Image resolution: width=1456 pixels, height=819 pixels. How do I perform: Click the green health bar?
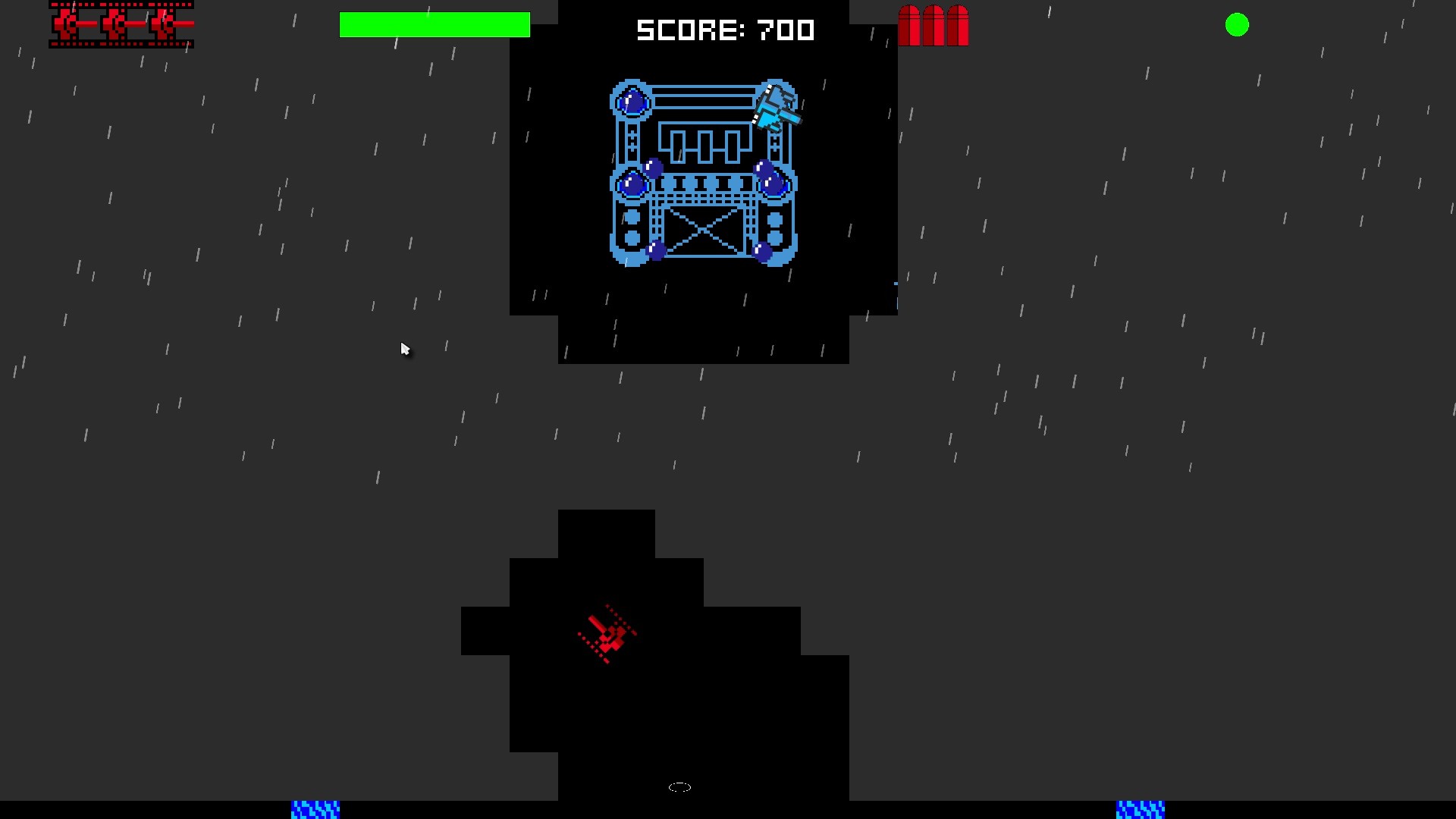point(435,24)
